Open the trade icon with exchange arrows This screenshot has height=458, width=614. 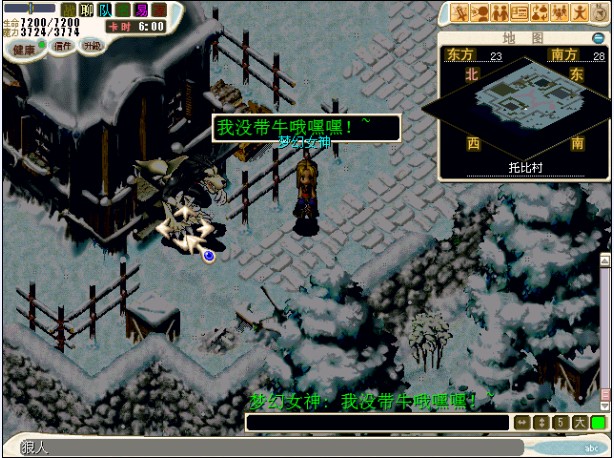[540, 13]
